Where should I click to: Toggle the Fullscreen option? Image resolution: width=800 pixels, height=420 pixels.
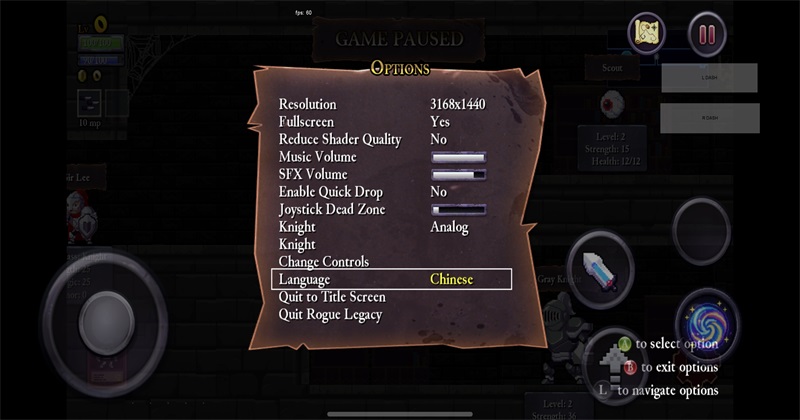point(439,122)
